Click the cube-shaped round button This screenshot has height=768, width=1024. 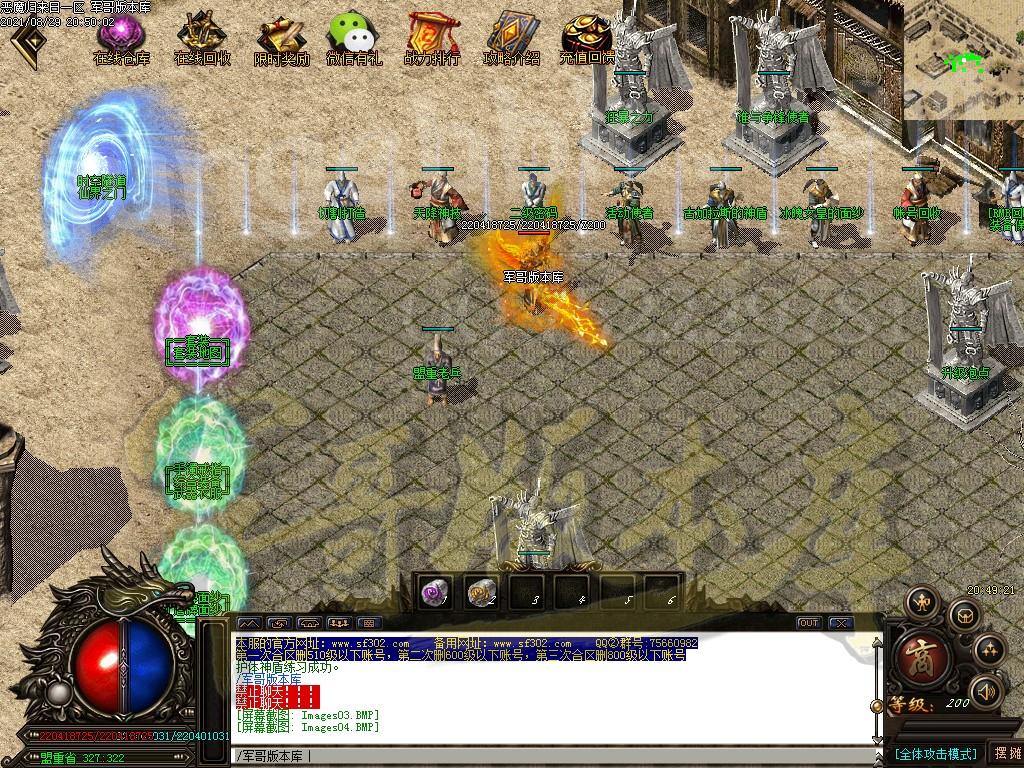point(962,613)
